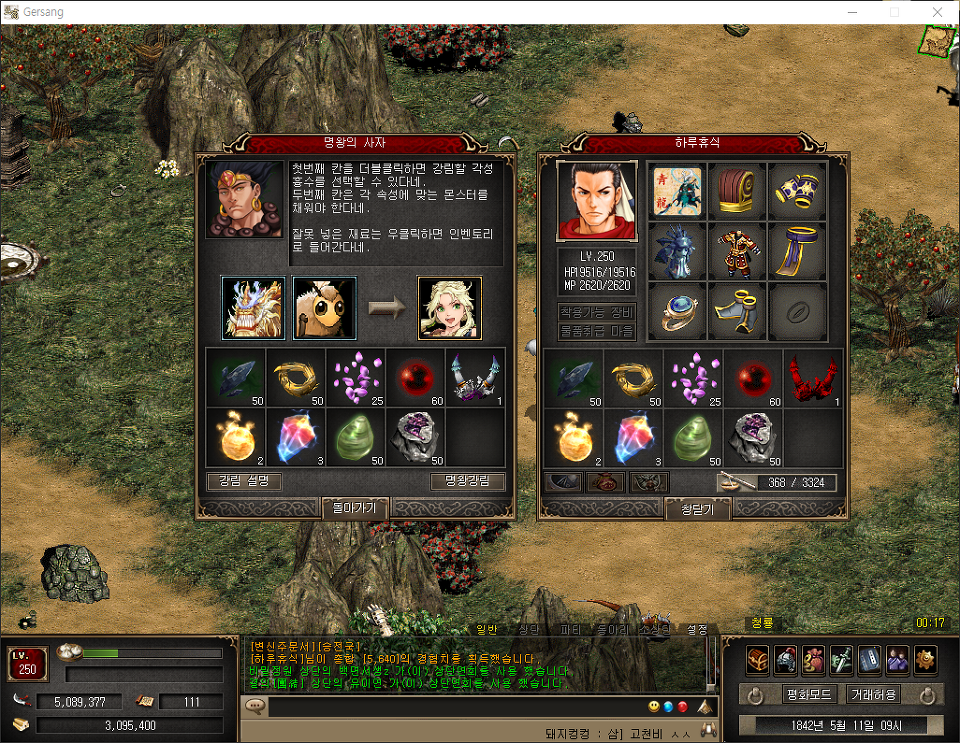960x743 pixels.
Task: Toggle the 거래허용 trade permission button
Action: click(x=873, y=694)
